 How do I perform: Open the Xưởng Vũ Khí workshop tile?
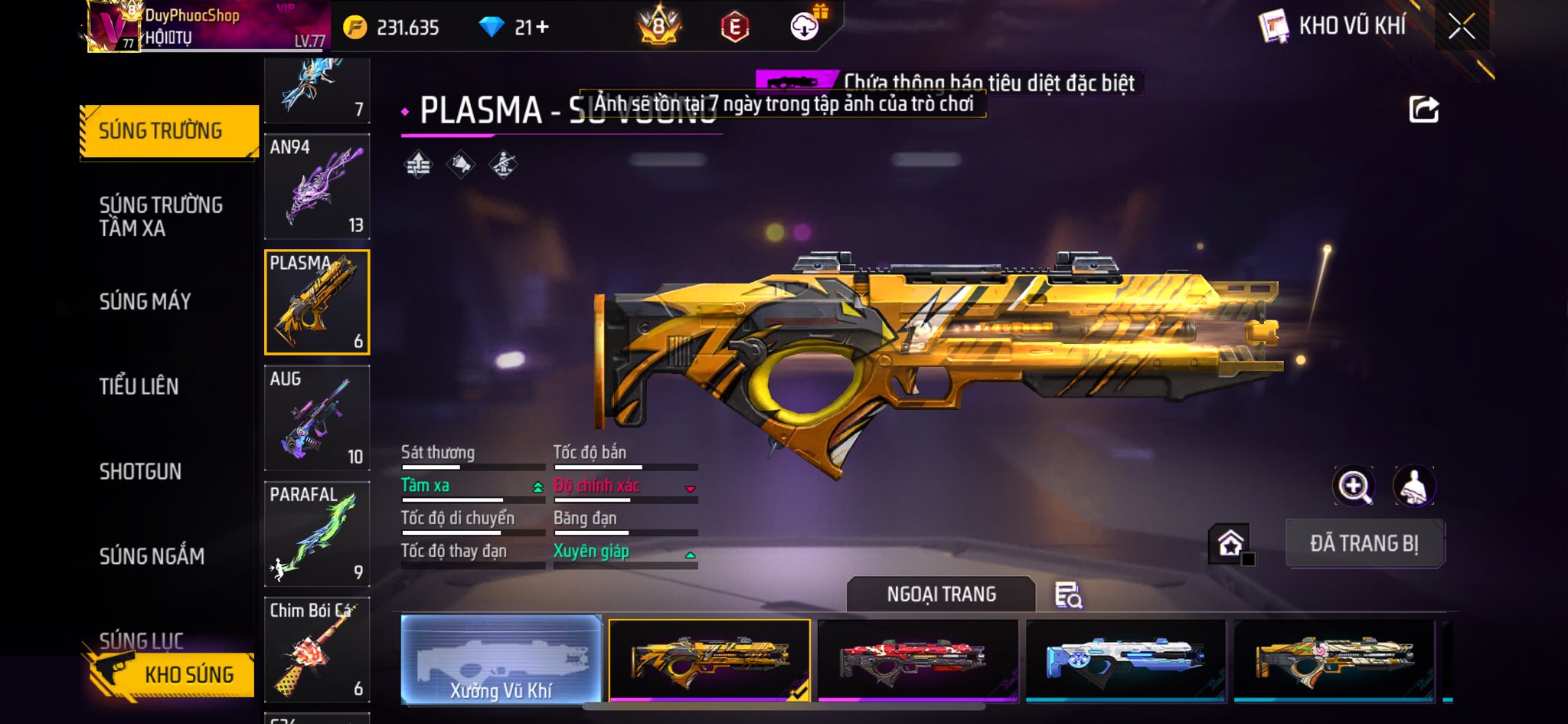501,660
